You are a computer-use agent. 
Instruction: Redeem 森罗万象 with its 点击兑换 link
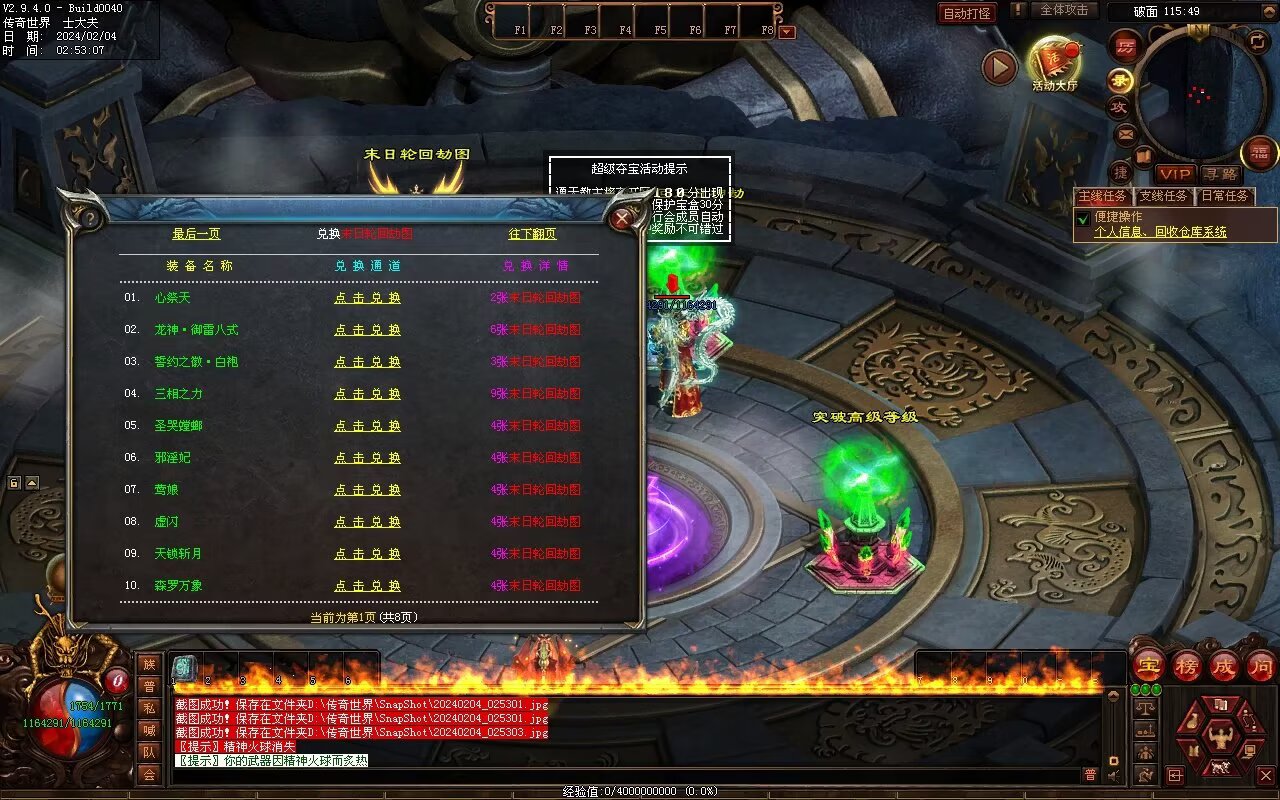[x=367, y=586]
